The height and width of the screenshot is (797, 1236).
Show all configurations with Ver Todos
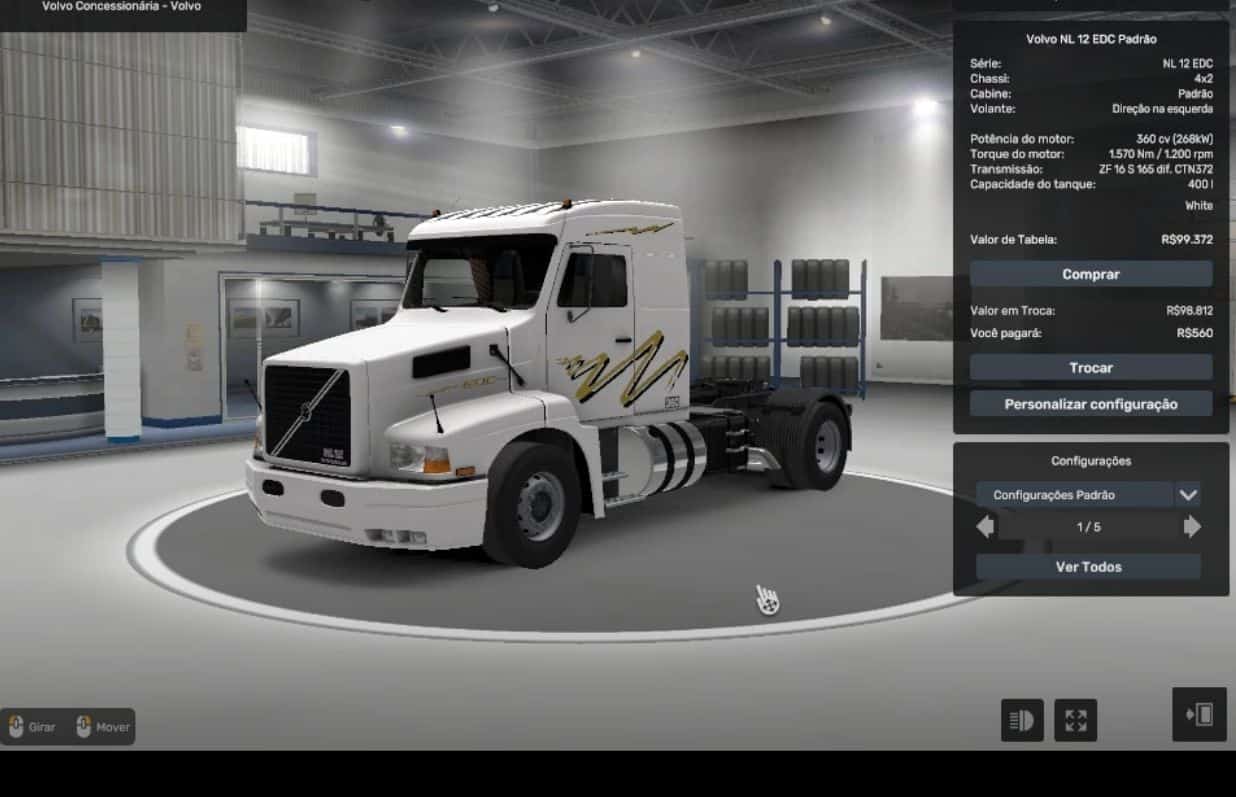pos(1088,567)
